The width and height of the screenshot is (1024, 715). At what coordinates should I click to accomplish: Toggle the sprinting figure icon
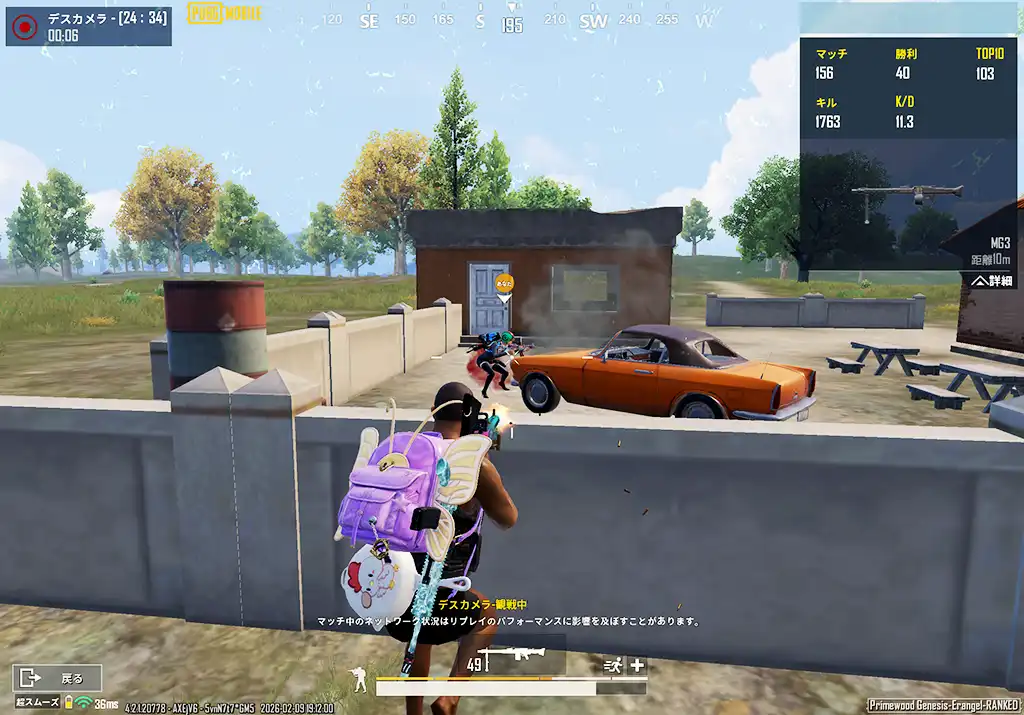coord(612,666)
